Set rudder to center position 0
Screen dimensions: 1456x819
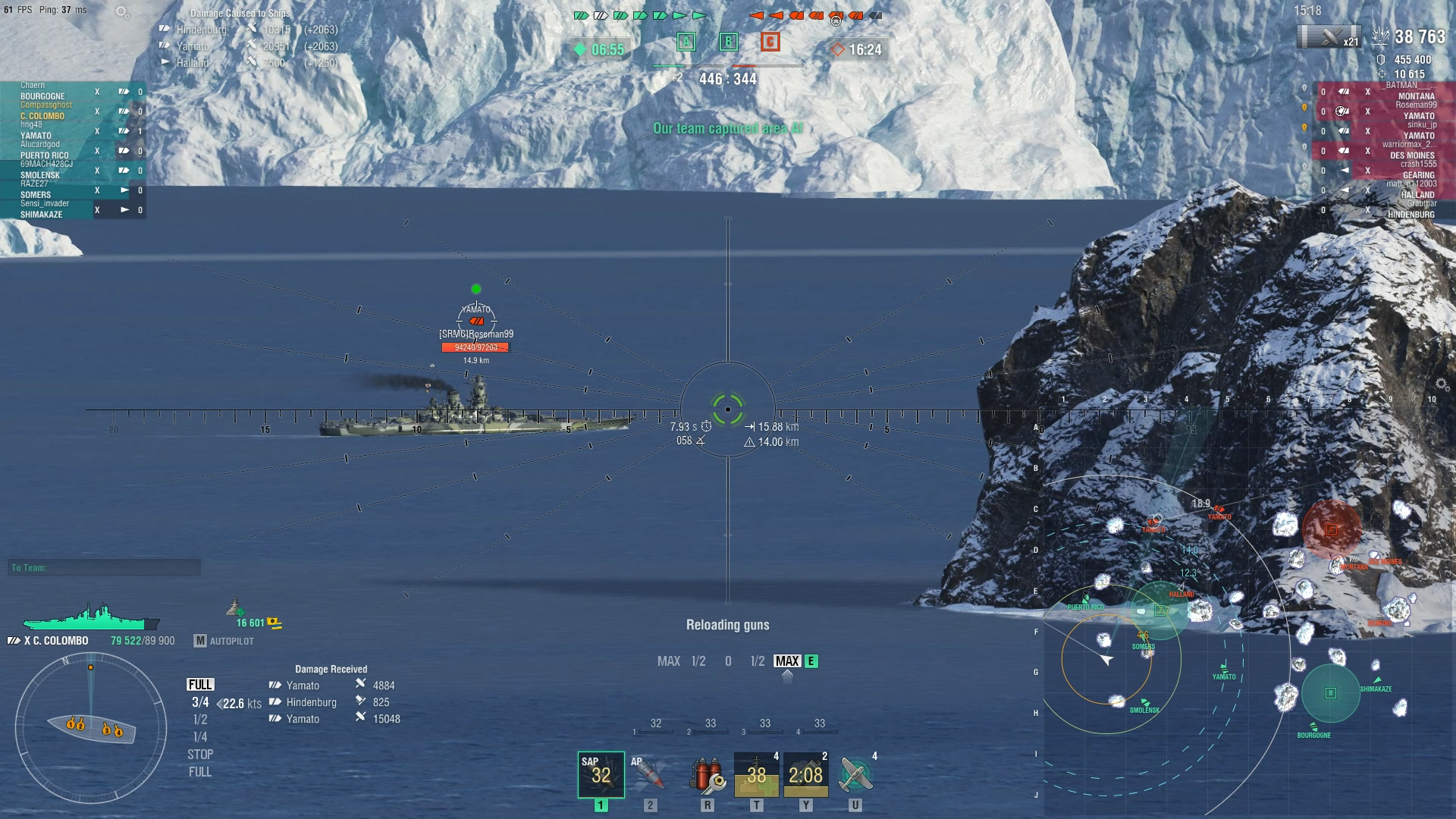728,661
